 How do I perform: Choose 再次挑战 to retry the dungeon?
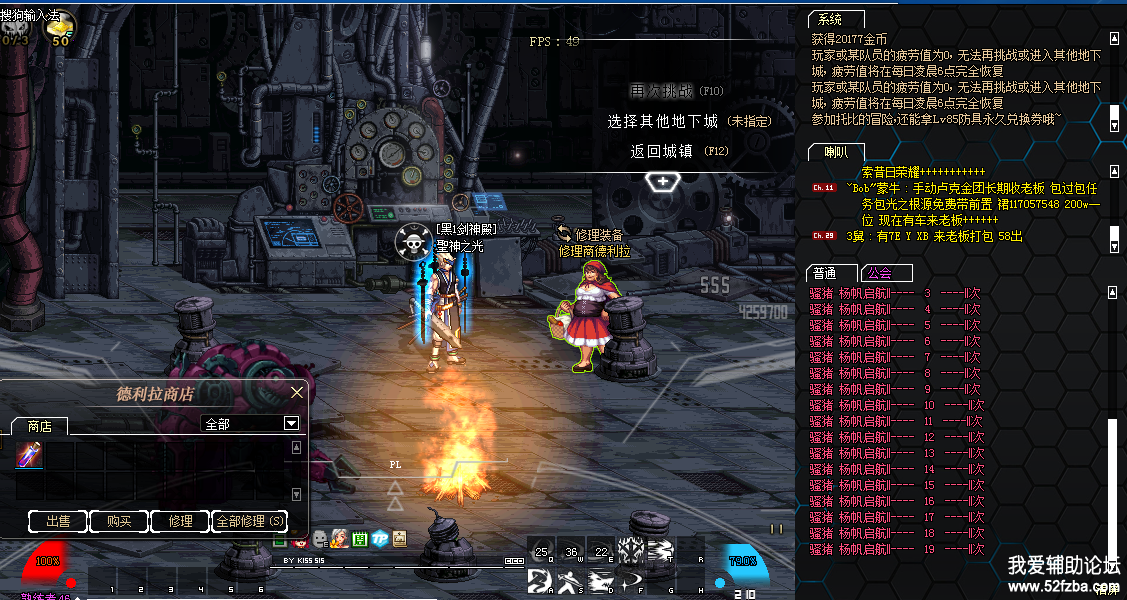pyautogui.click(x=661, y=91)
